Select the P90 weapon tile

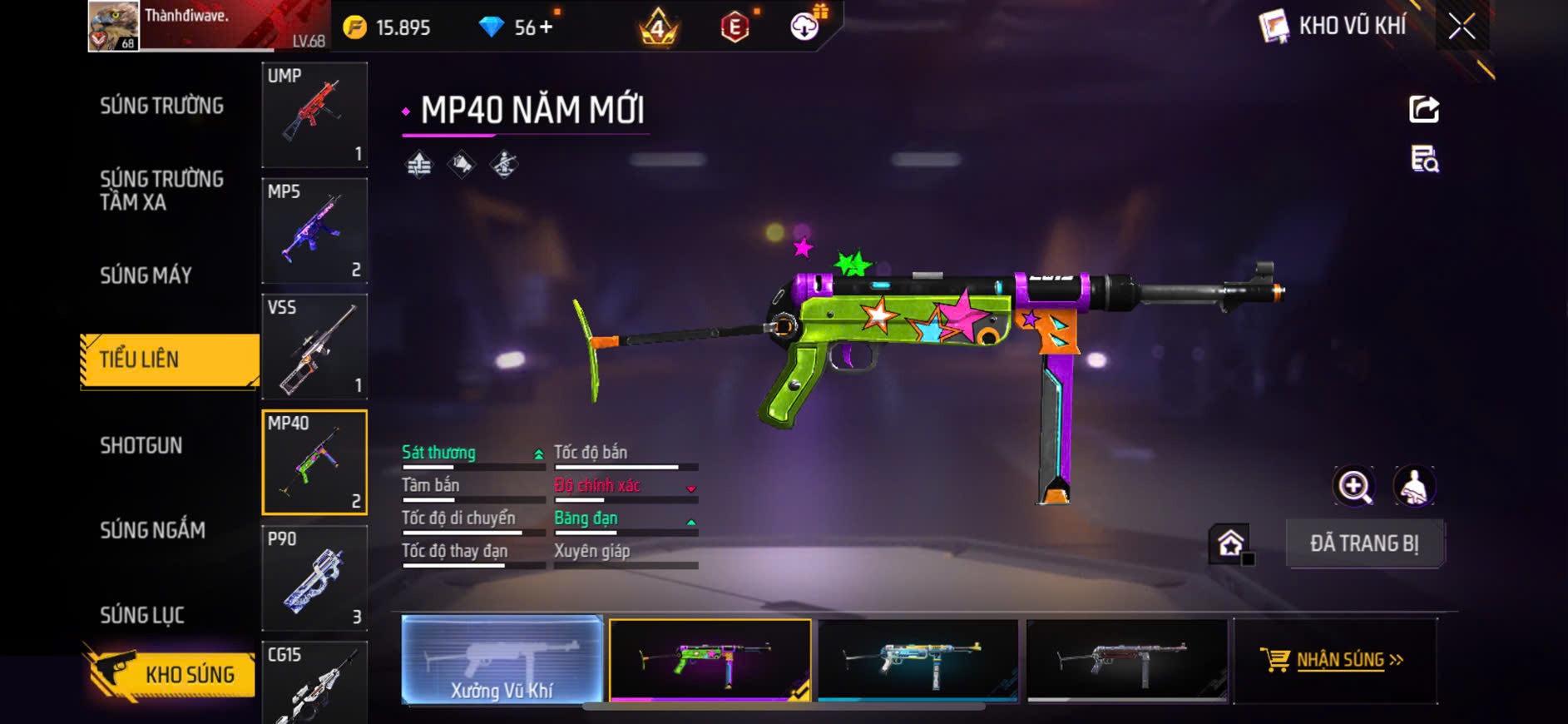point(314,578)
